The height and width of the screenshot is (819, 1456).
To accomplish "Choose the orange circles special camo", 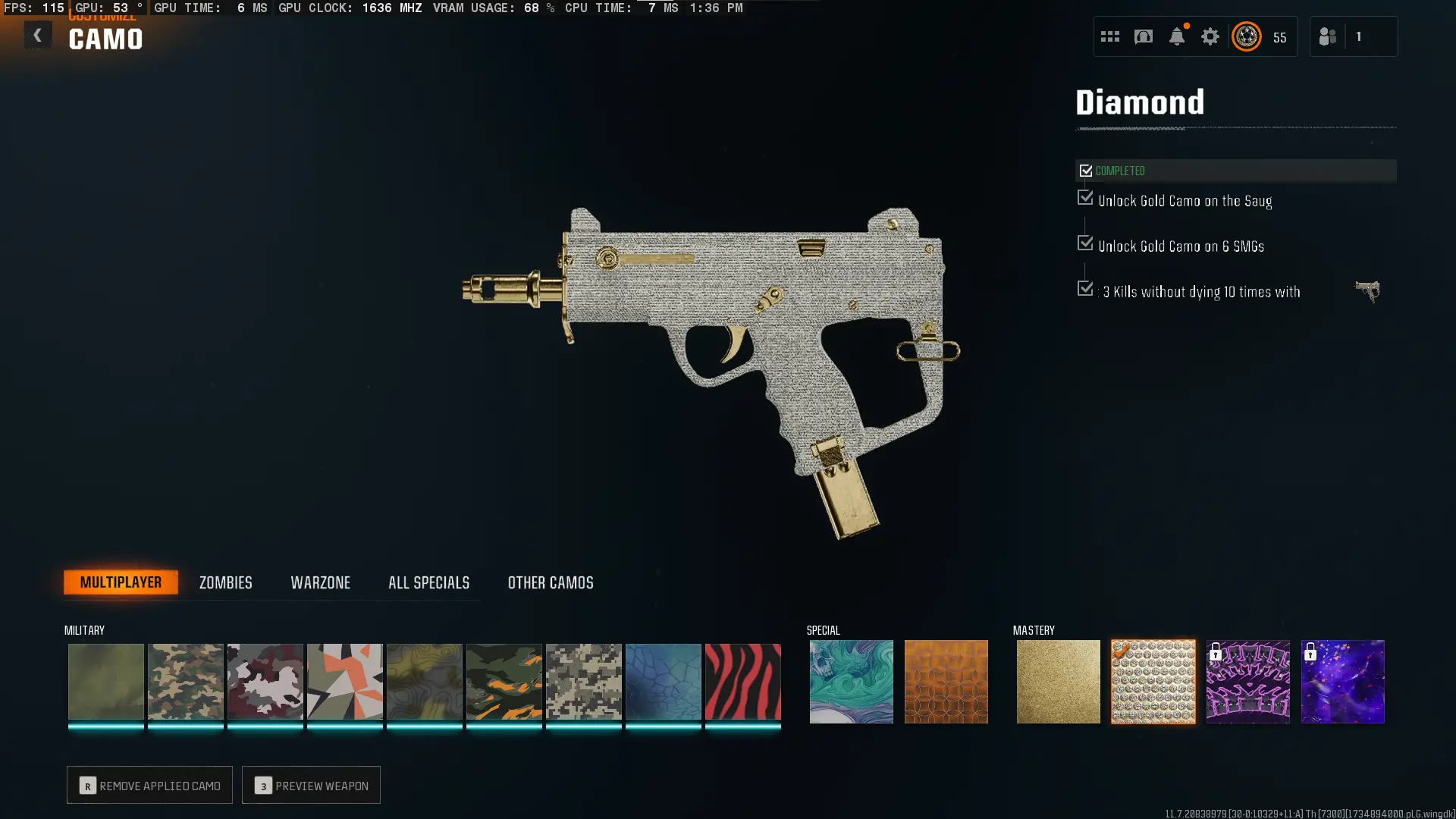I will click(x=946, y=681).
